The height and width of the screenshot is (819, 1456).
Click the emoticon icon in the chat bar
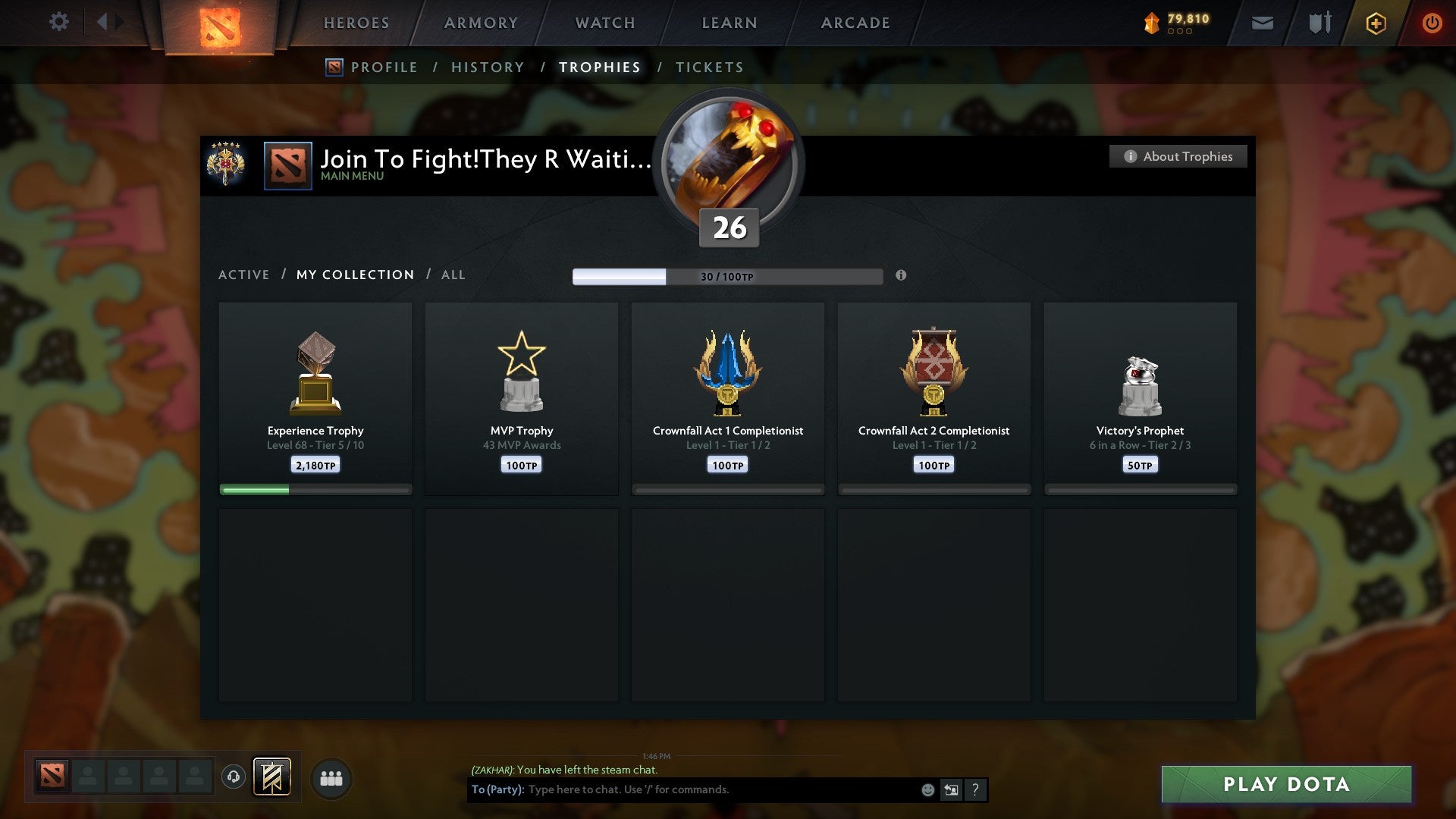(927, 789)
